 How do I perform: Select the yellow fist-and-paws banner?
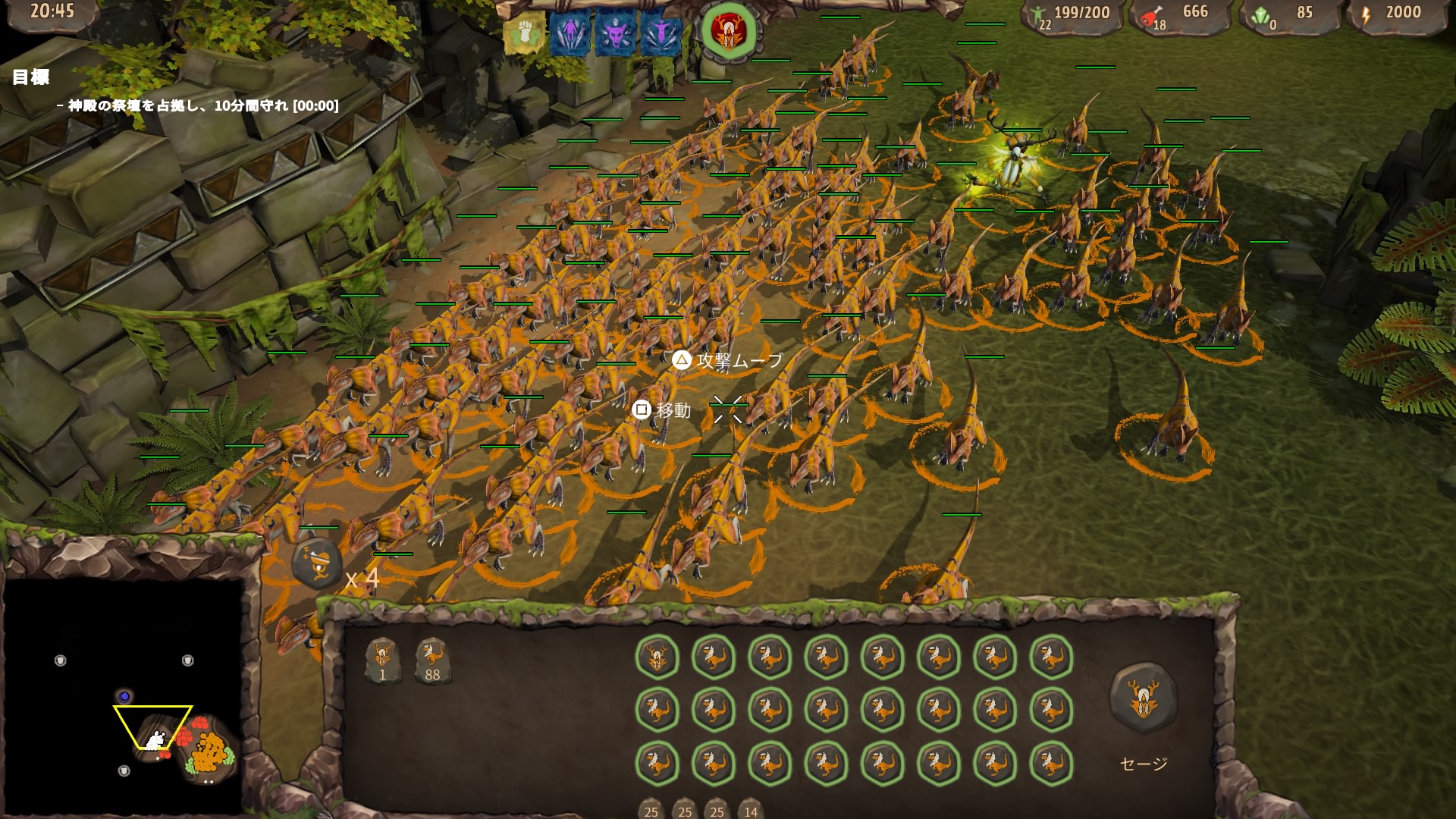point(524,34)
